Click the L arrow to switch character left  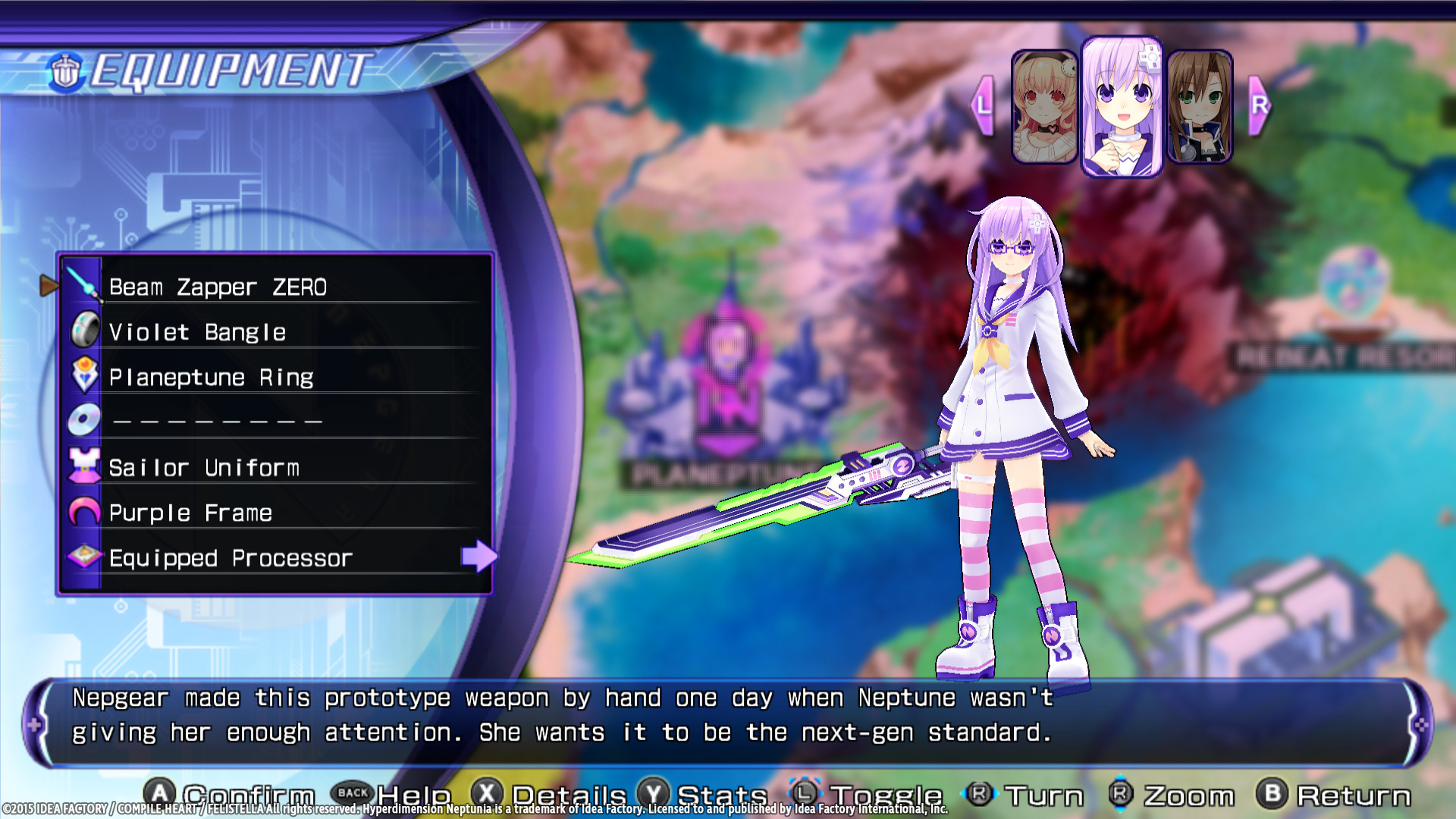[x=984, y=106]
